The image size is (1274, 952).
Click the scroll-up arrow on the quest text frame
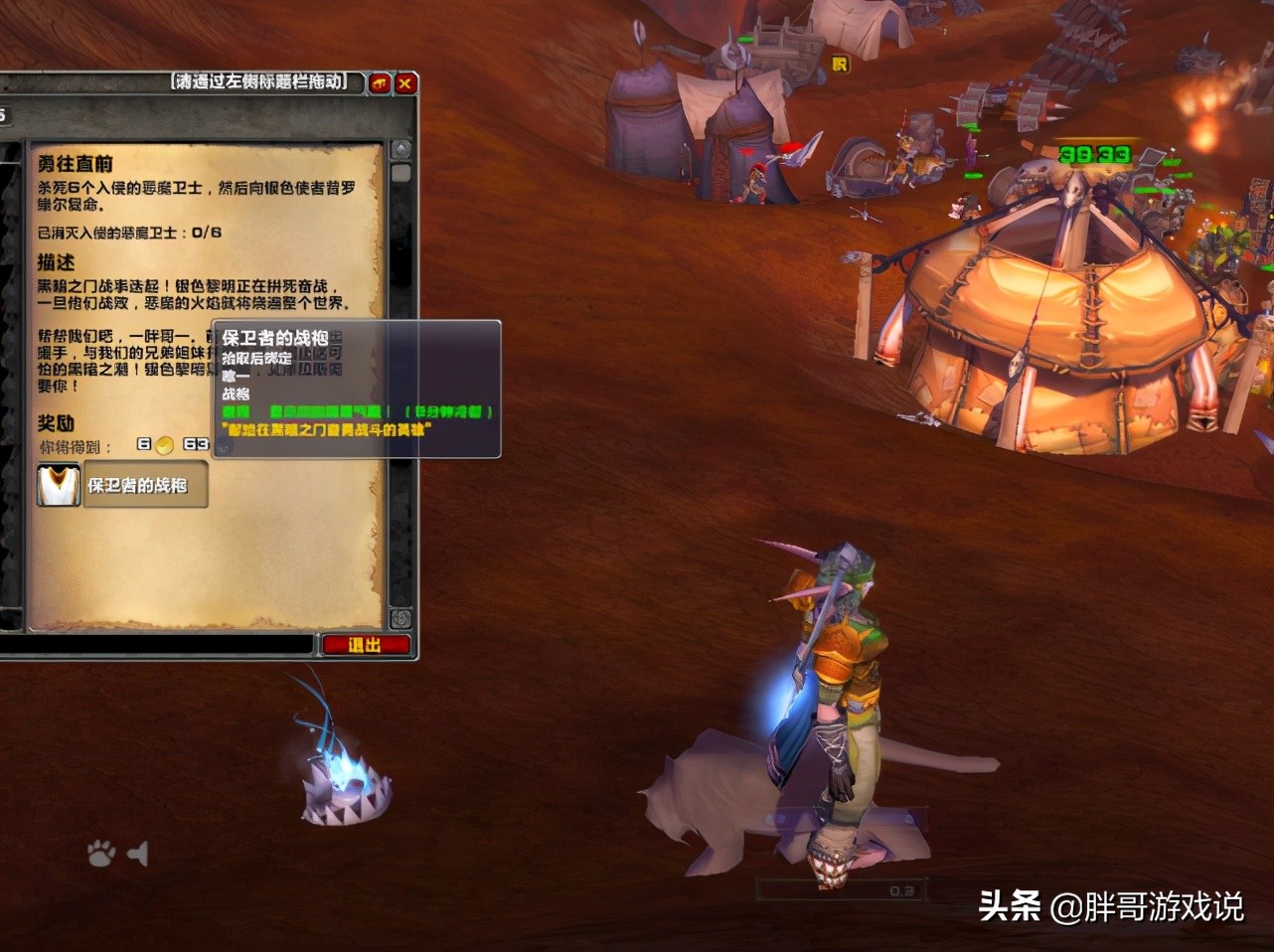click(400, 147)
